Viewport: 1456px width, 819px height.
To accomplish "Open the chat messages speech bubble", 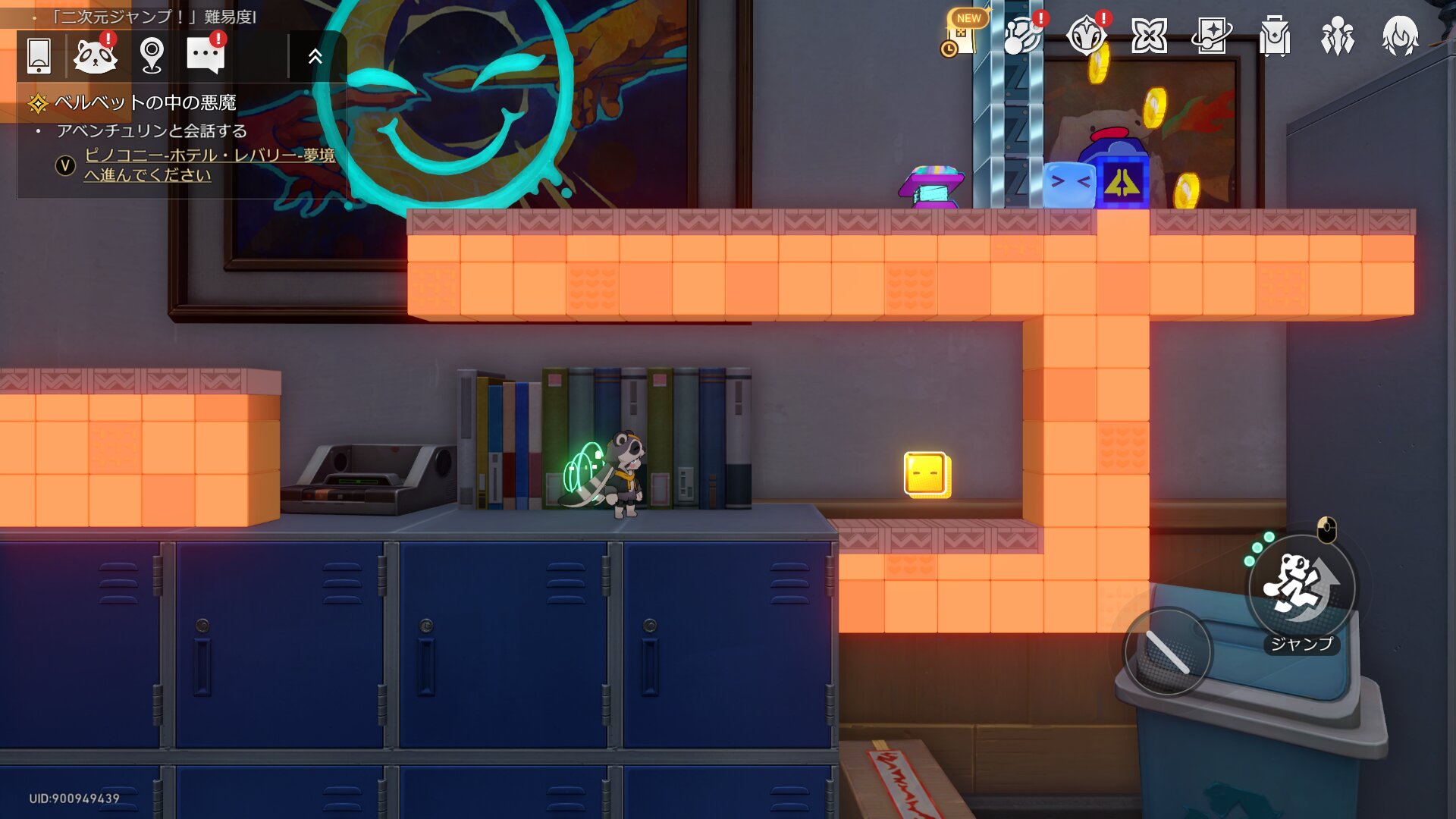I will point(206,55).
